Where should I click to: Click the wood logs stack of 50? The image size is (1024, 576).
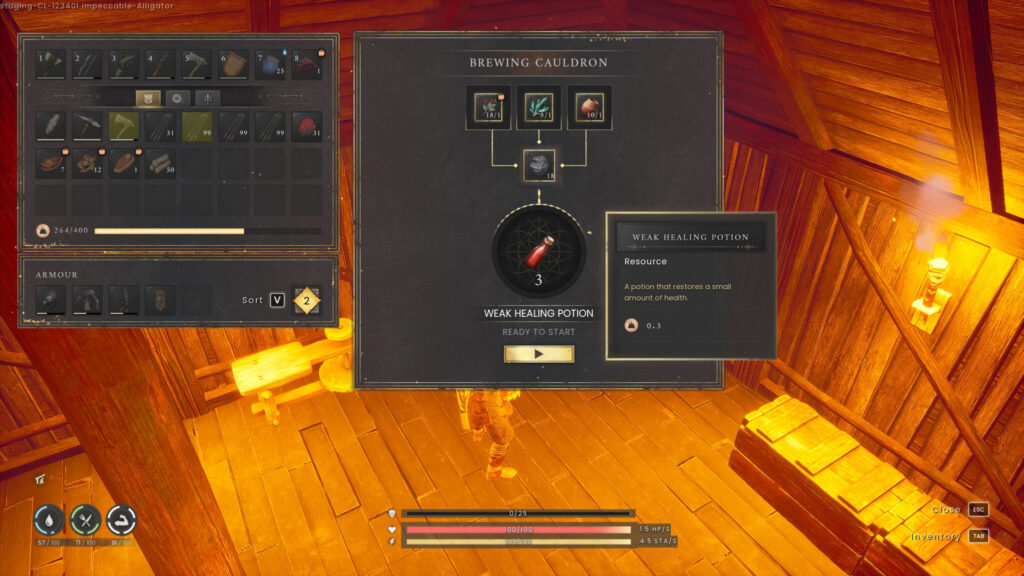tap(161, 164)
